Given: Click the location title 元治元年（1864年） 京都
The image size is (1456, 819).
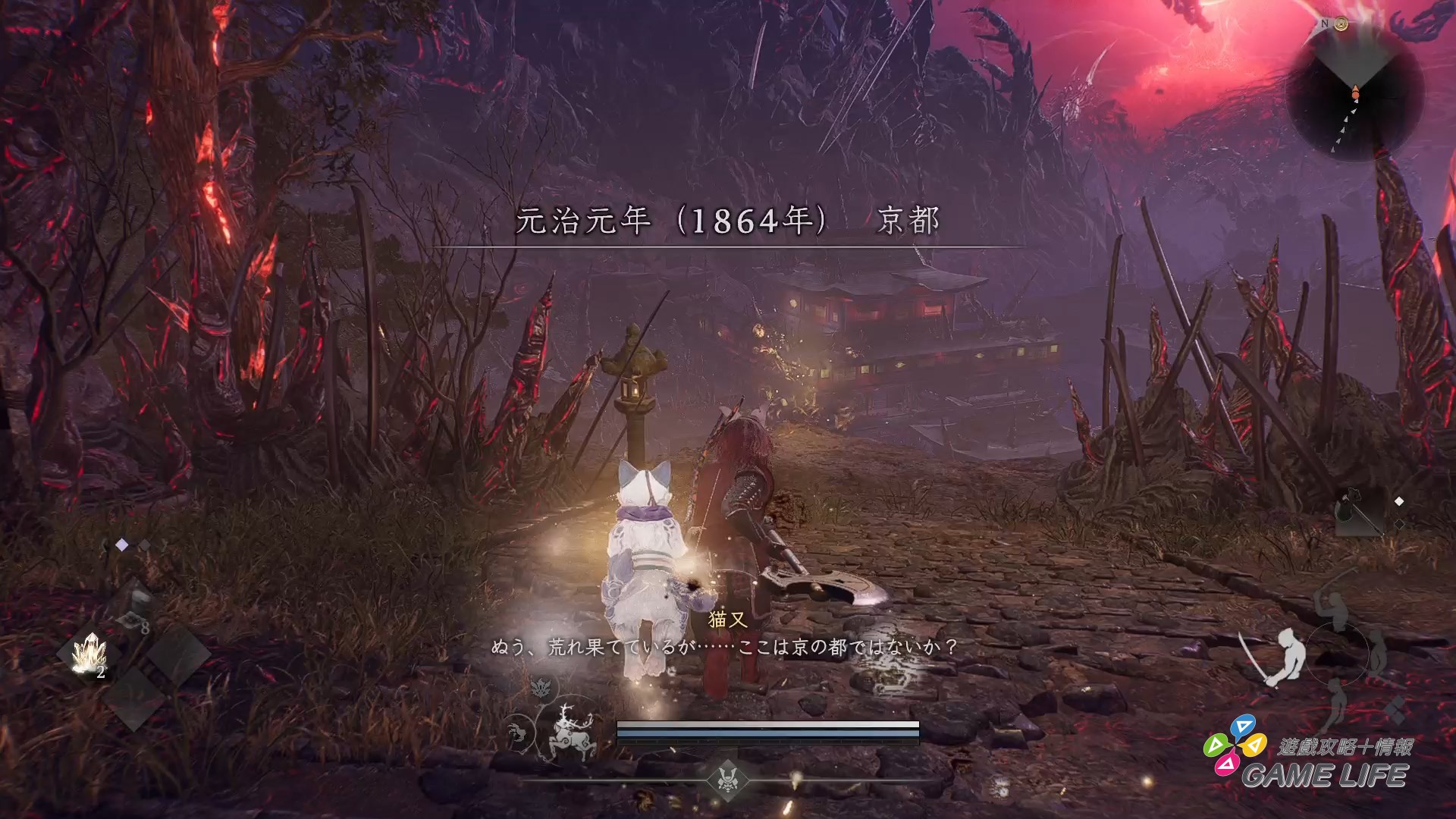Looking at the screenshot, I should 728,222.
